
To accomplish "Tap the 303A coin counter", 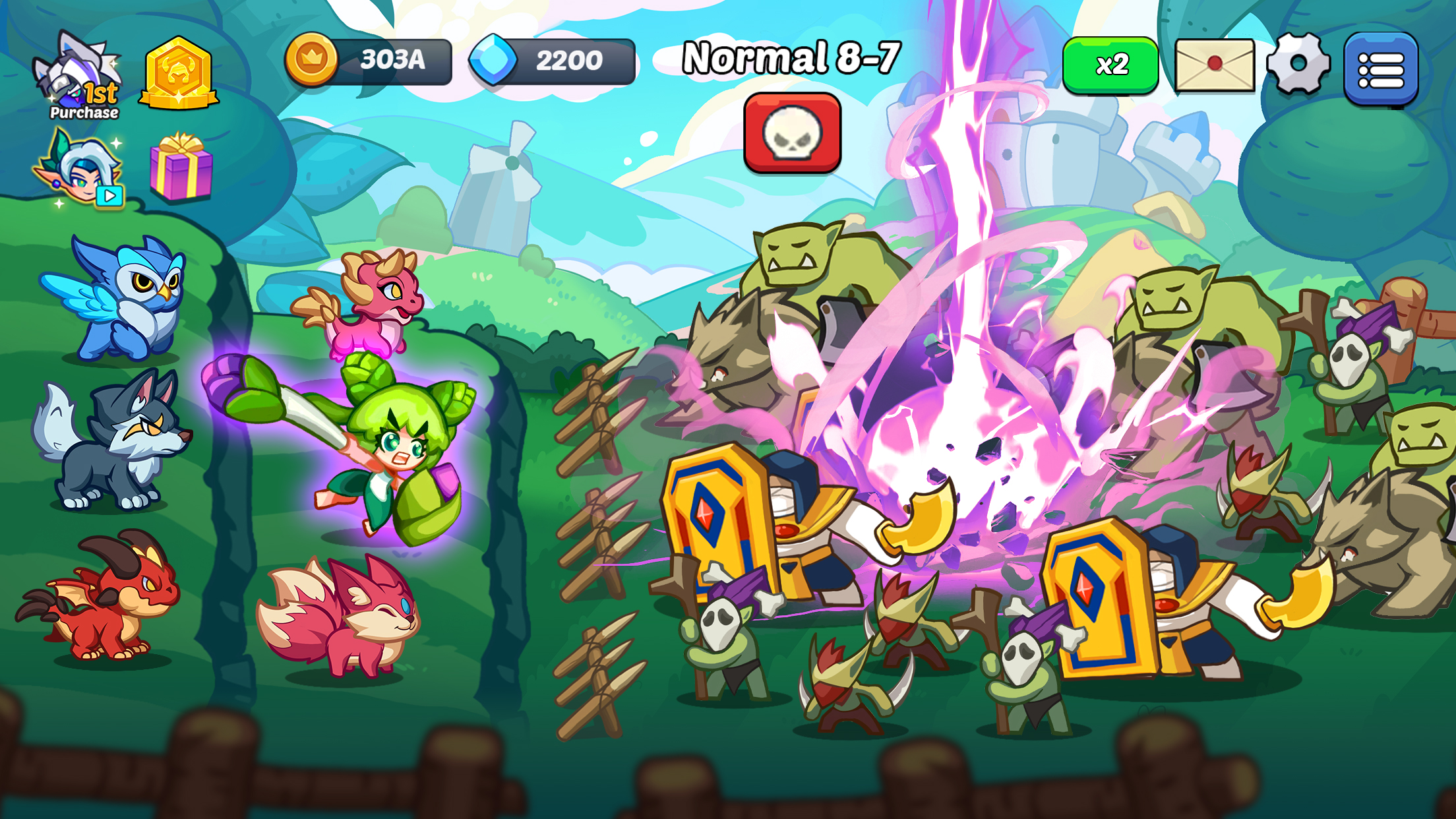I will click(392, 59).
